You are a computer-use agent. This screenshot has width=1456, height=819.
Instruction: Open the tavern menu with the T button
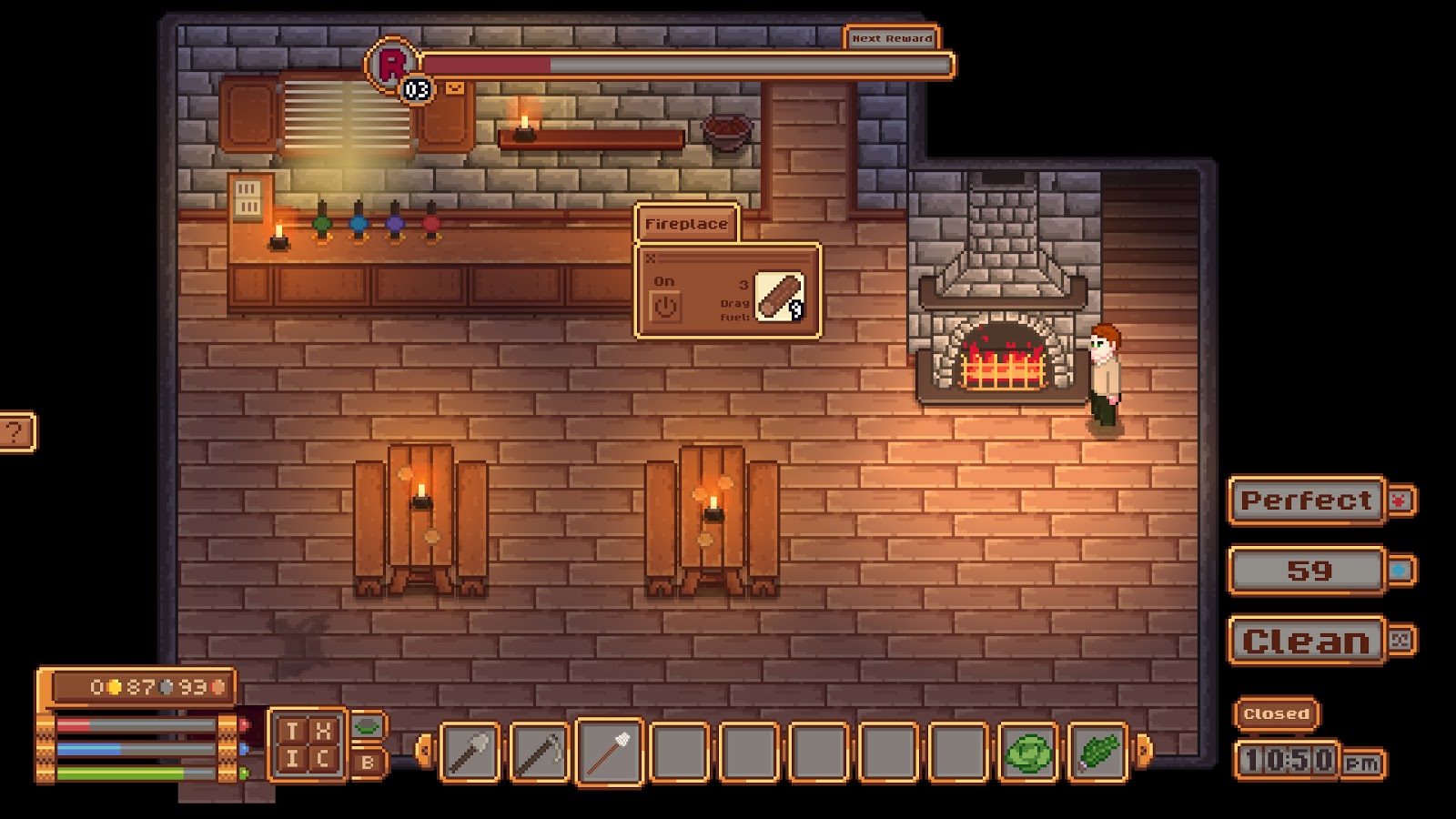[x=291, y=730]
